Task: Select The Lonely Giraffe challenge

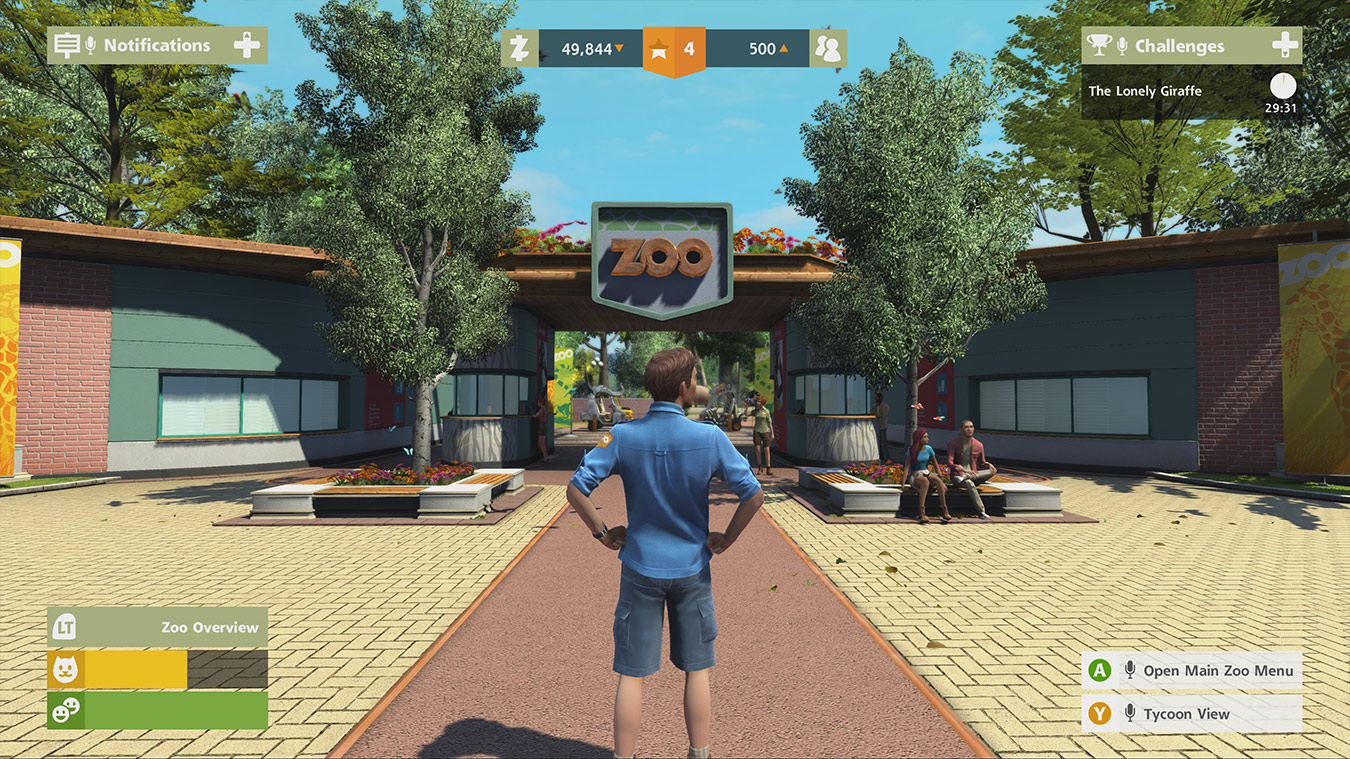Action: (x=1145, y=91)
